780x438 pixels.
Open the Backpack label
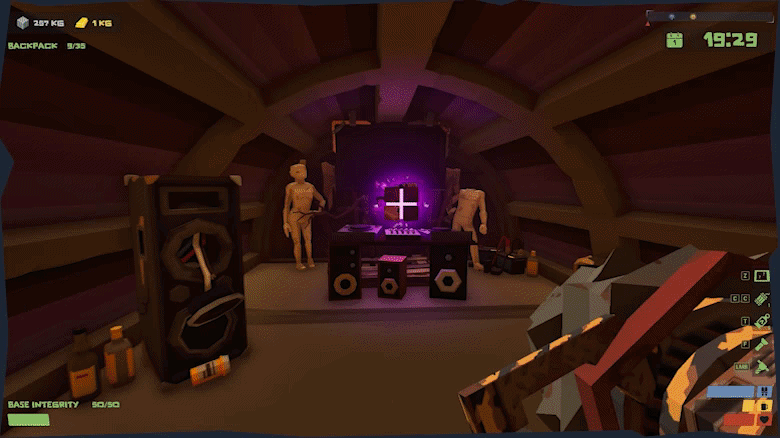tap(34, 46)
